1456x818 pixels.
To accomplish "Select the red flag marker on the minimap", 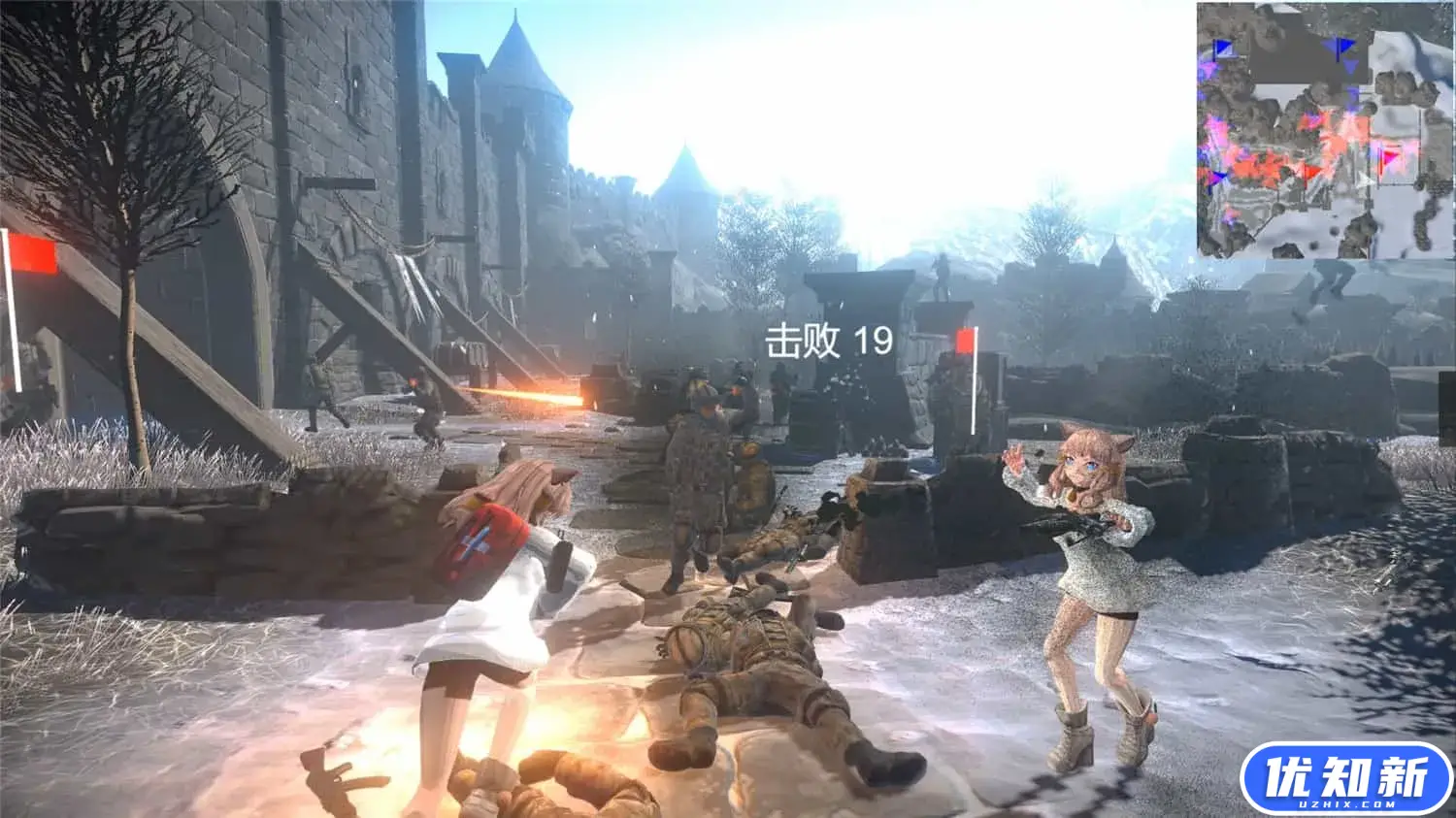I will [x=1310, y=171].
